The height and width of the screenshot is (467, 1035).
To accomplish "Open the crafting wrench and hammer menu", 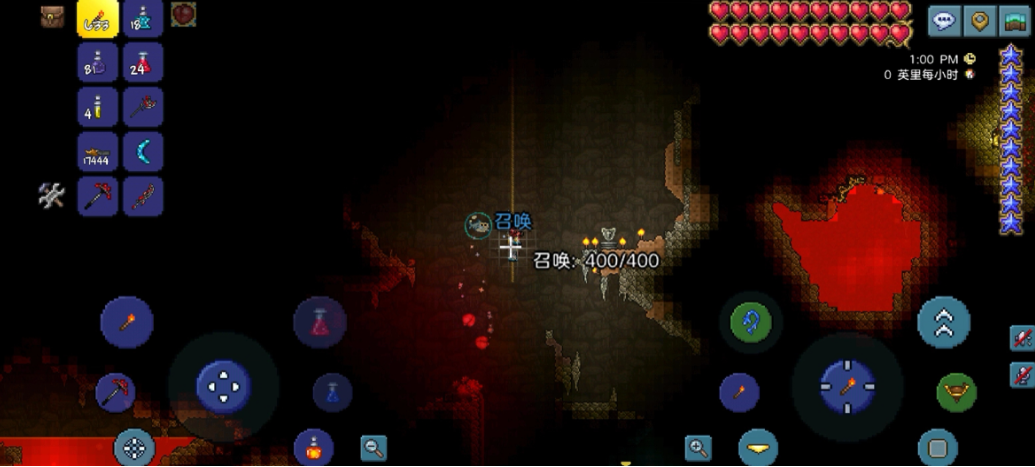I will click(51, 196).
